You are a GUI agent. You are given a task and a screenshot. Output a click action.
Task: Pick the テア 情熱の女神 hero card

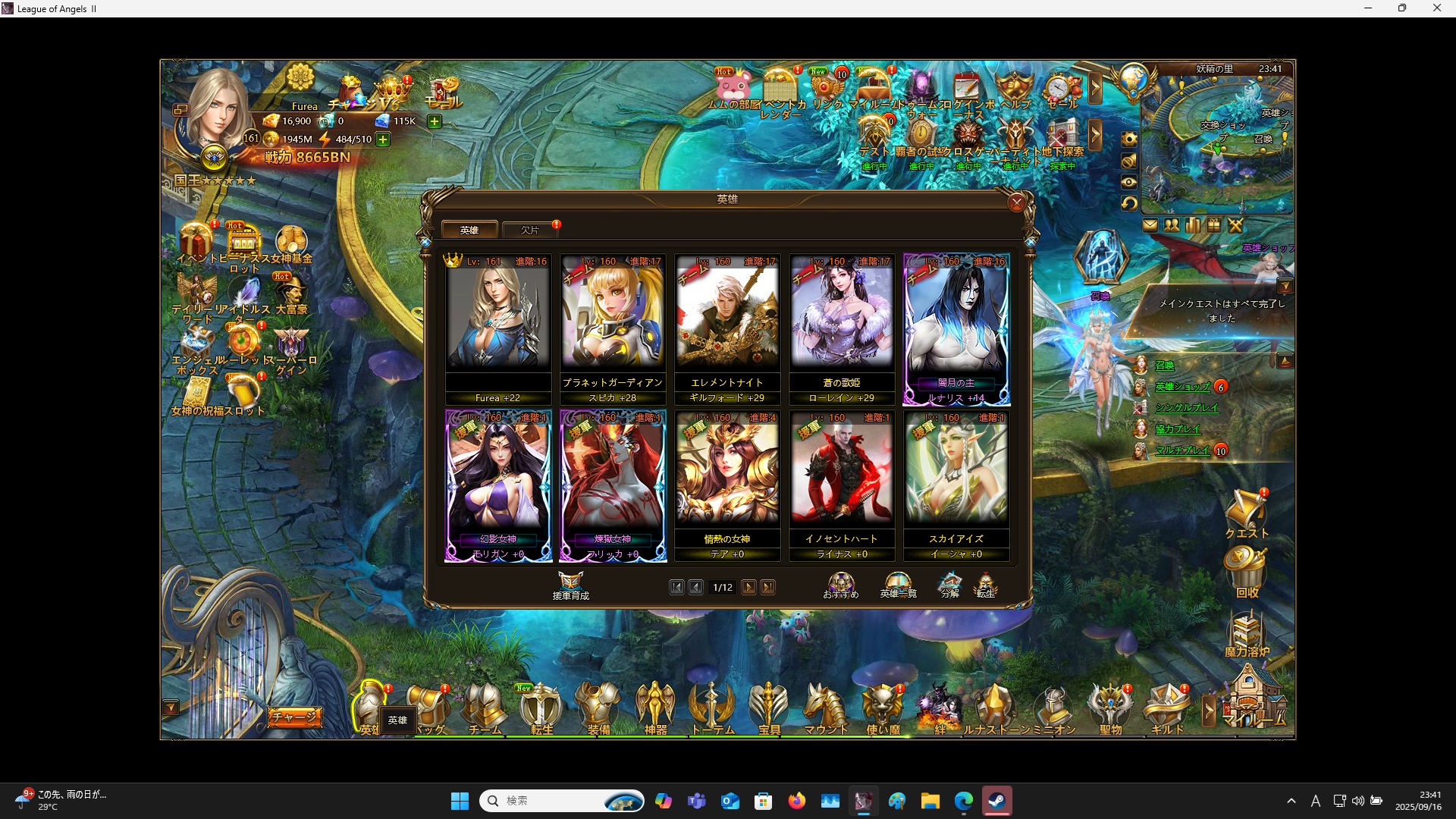pos(727,483)
